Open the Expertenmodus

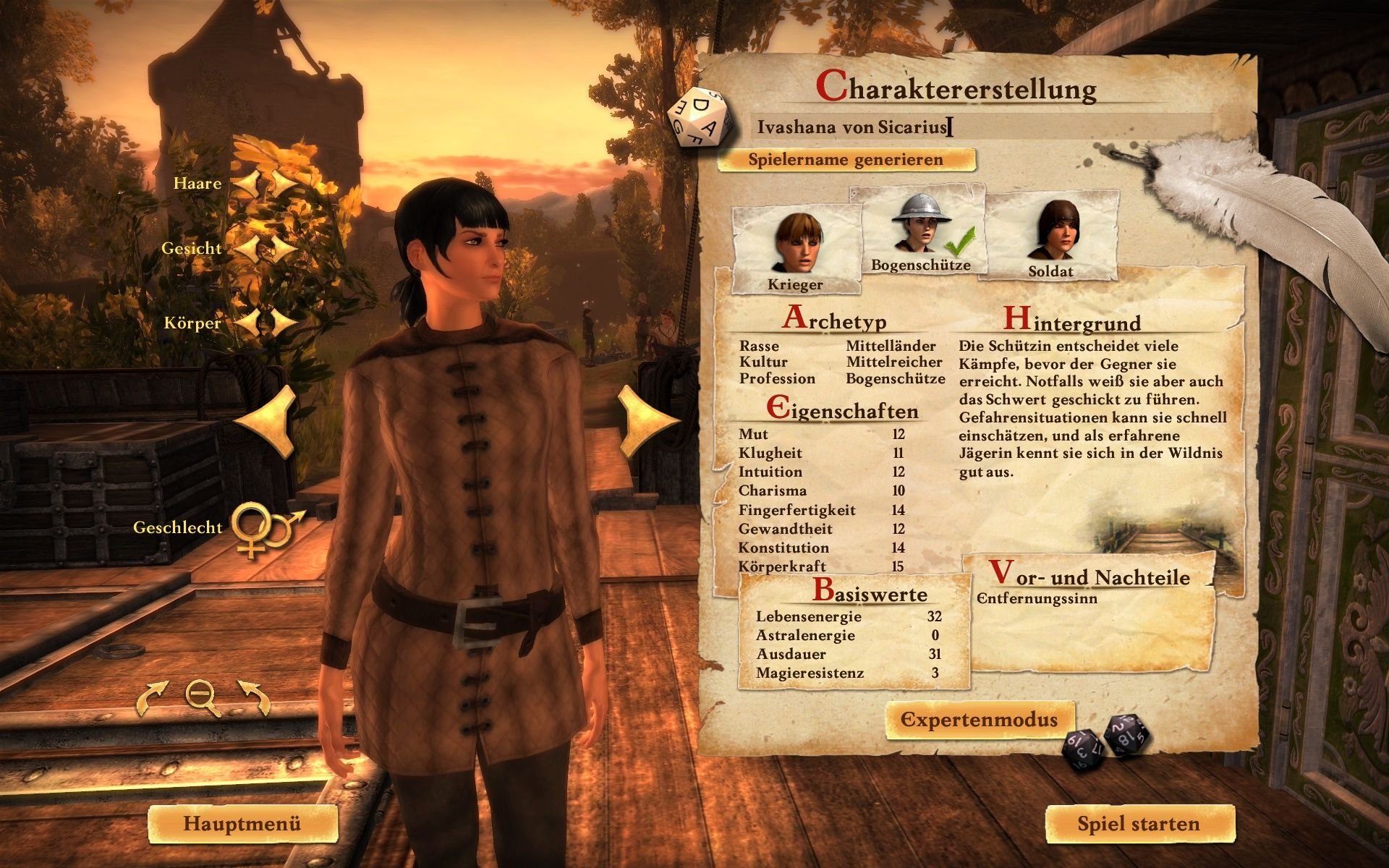click(x=980, y=720)
